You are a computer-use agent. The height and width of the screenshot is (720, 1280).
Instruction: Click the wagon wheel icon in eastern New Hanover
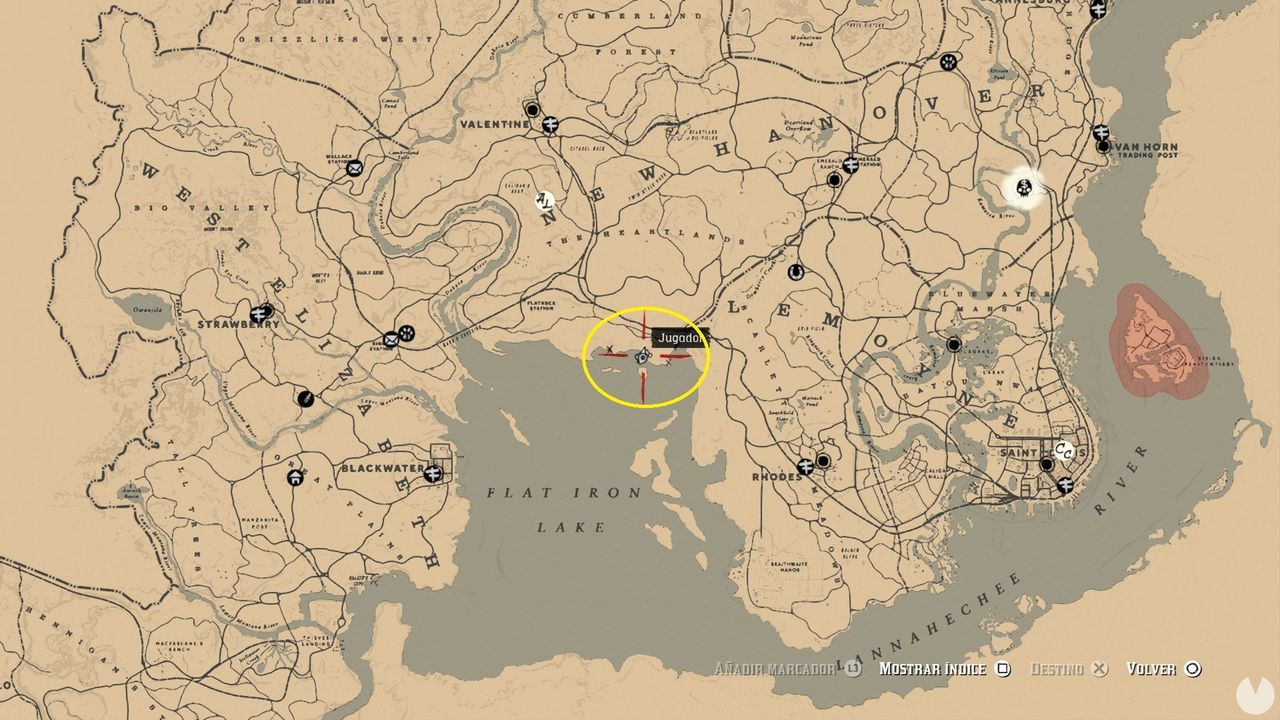tap(948, 63)
